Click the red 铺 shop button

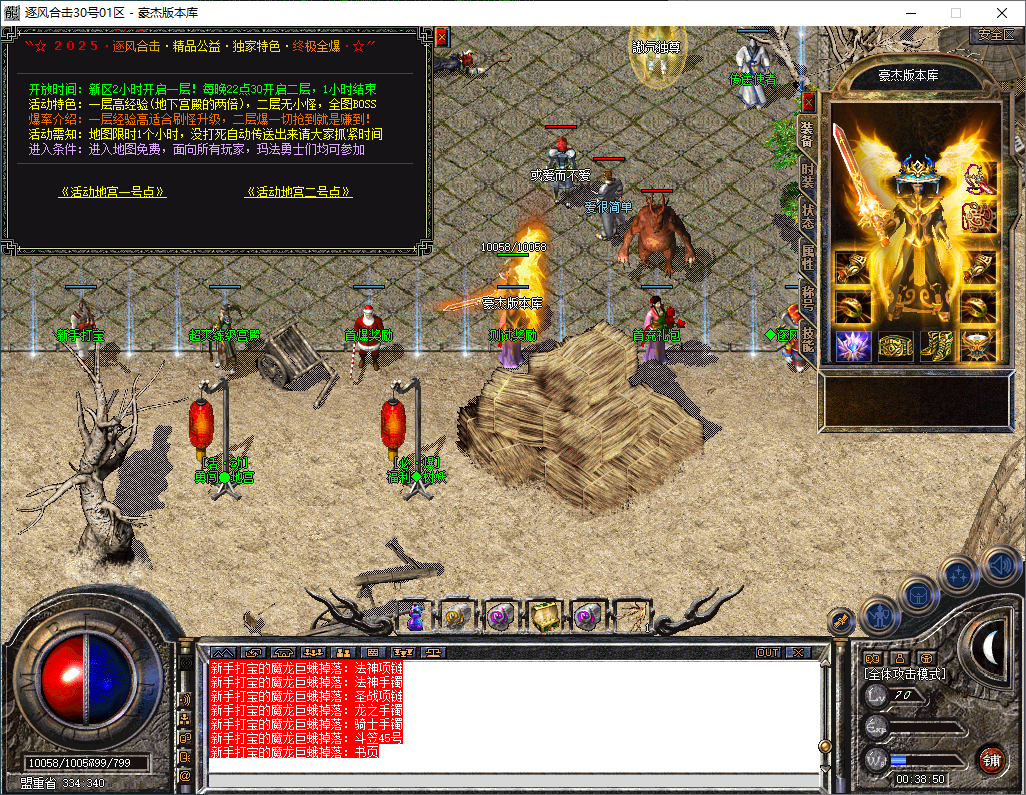991,757
